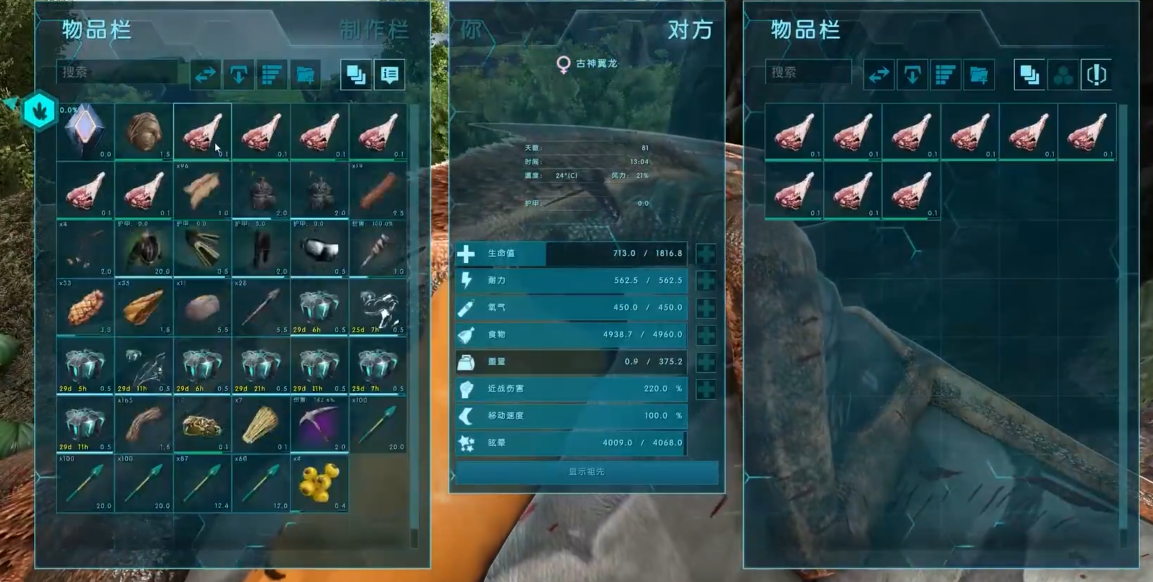The image size is (1153, 582).
Task: Switch to the 你 (You) stats tab
Action: (x=472, y=29)
